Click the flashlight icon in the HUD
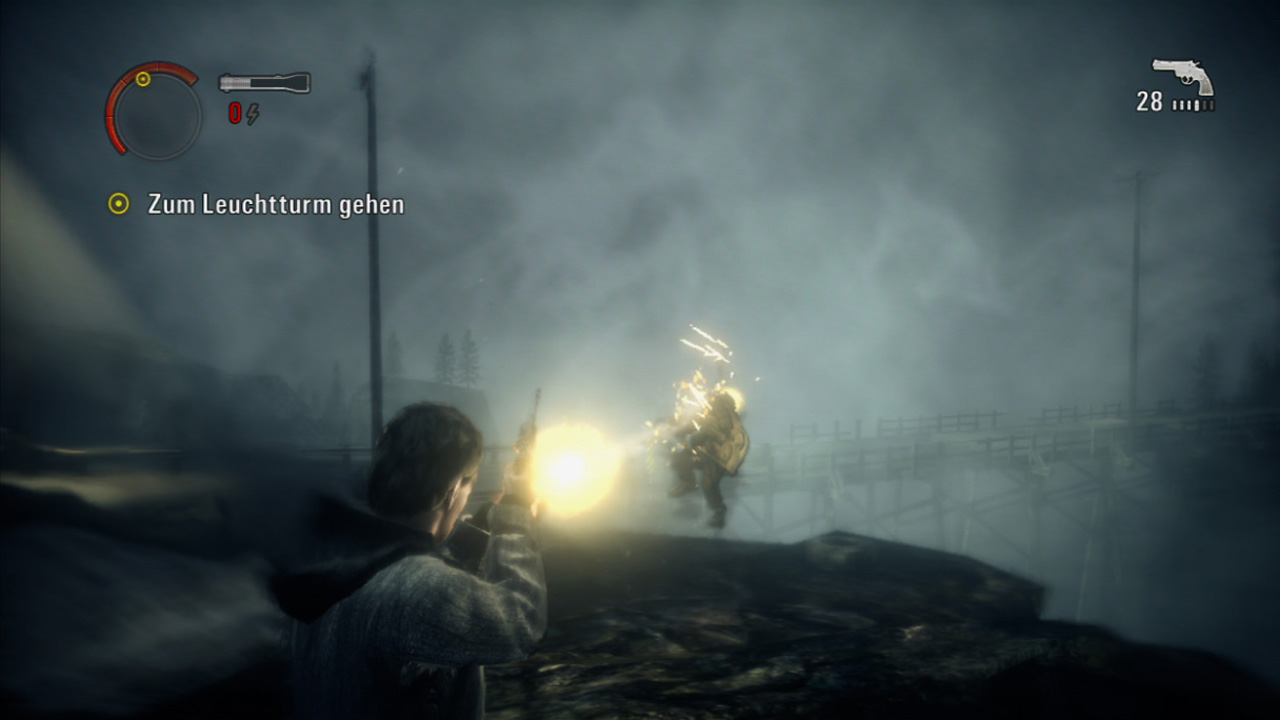The height and width of the screenshot is (720, 1280). pos(262,82)
